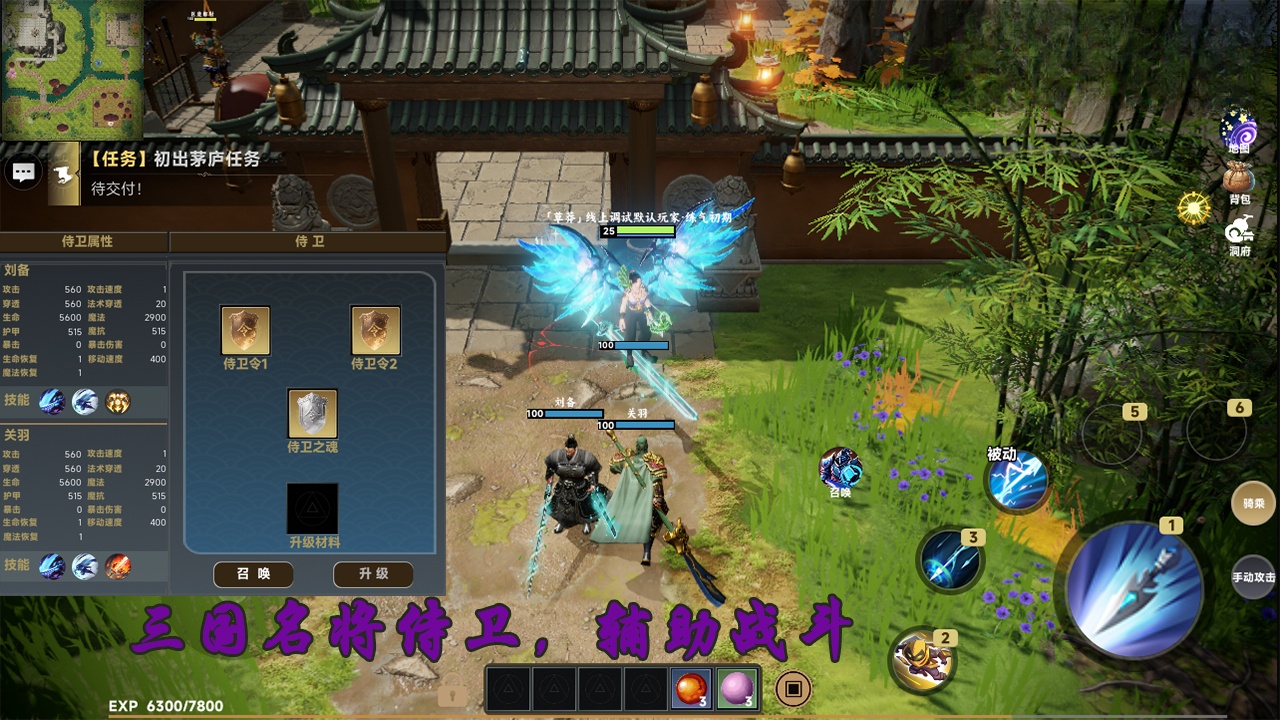Tap the 被动 passive skill icon

(x=1017, y=481)
